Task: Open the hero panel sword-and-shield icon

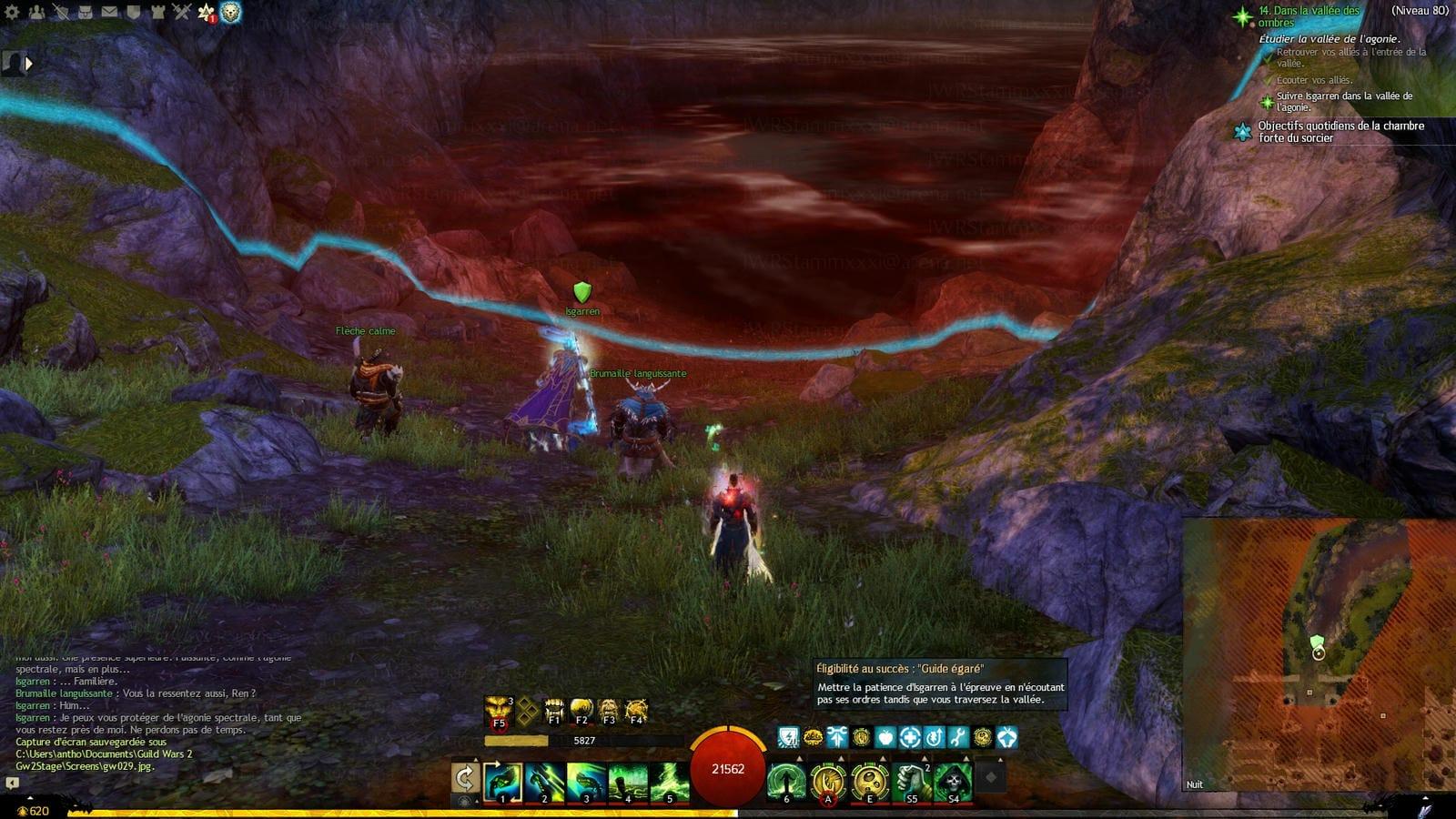Action: [61, 12]
